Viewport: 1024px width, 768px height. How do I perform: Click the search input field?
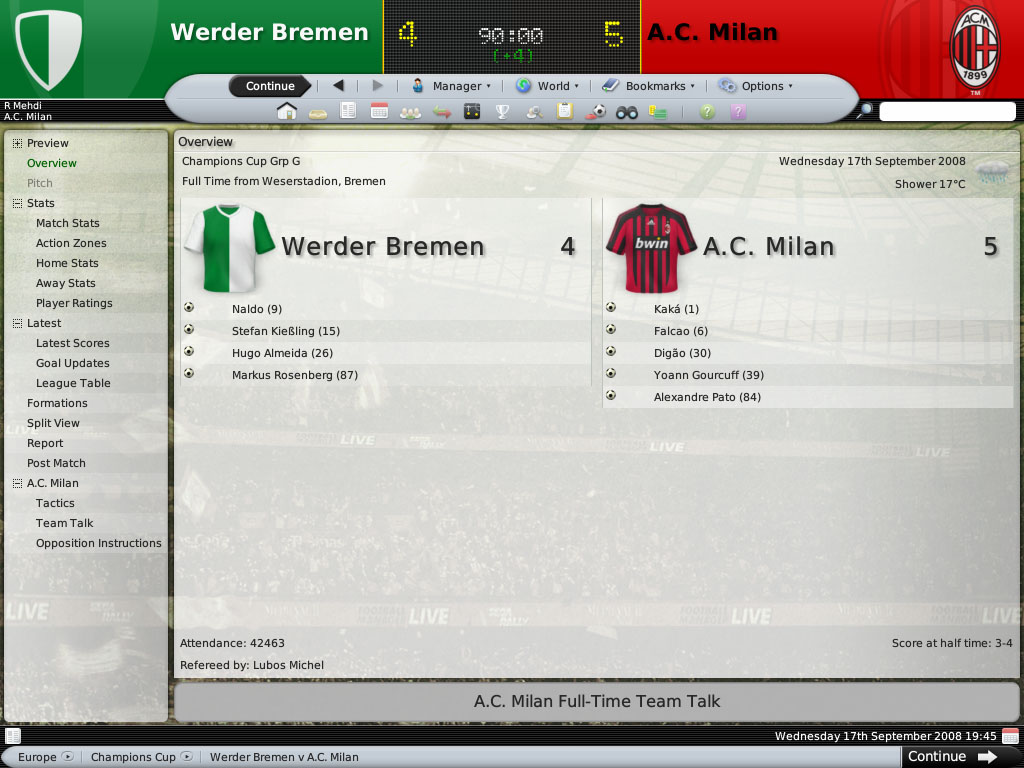pos(946,112)
